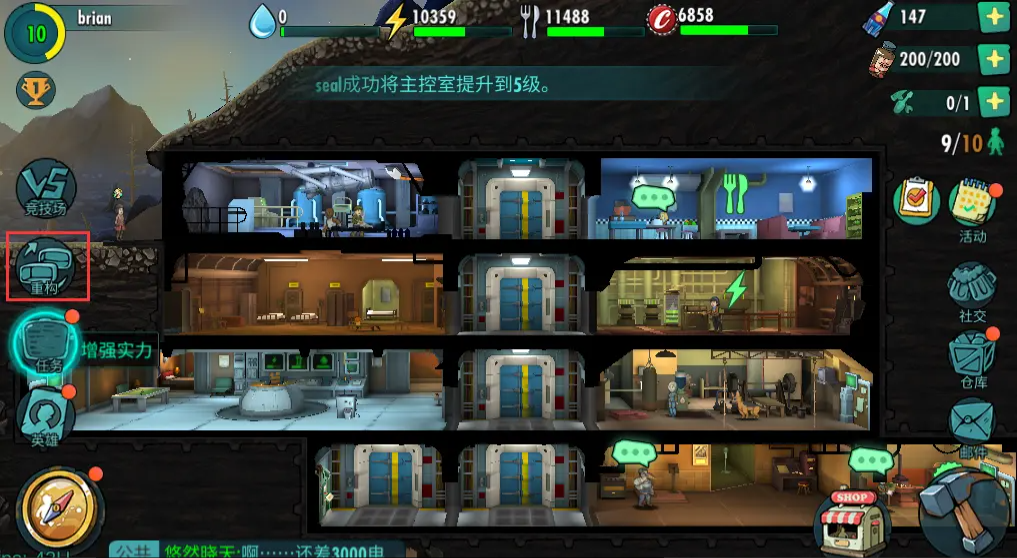The width and height of the screenshot is (1017, 558).
Task: Click the plus button beside 200/200
Action: point(993,59)
